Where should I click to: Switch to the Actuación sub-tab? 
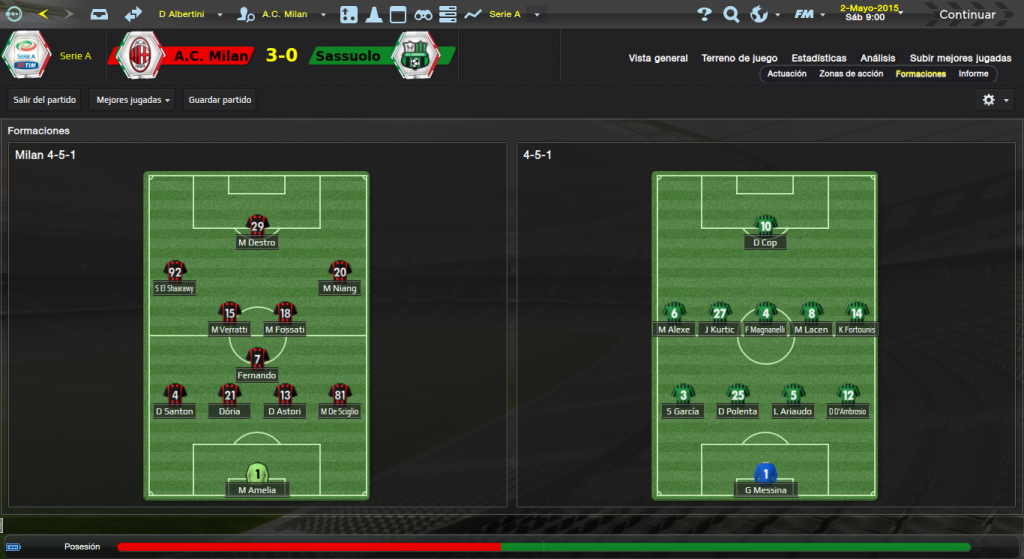coord(787,74)
